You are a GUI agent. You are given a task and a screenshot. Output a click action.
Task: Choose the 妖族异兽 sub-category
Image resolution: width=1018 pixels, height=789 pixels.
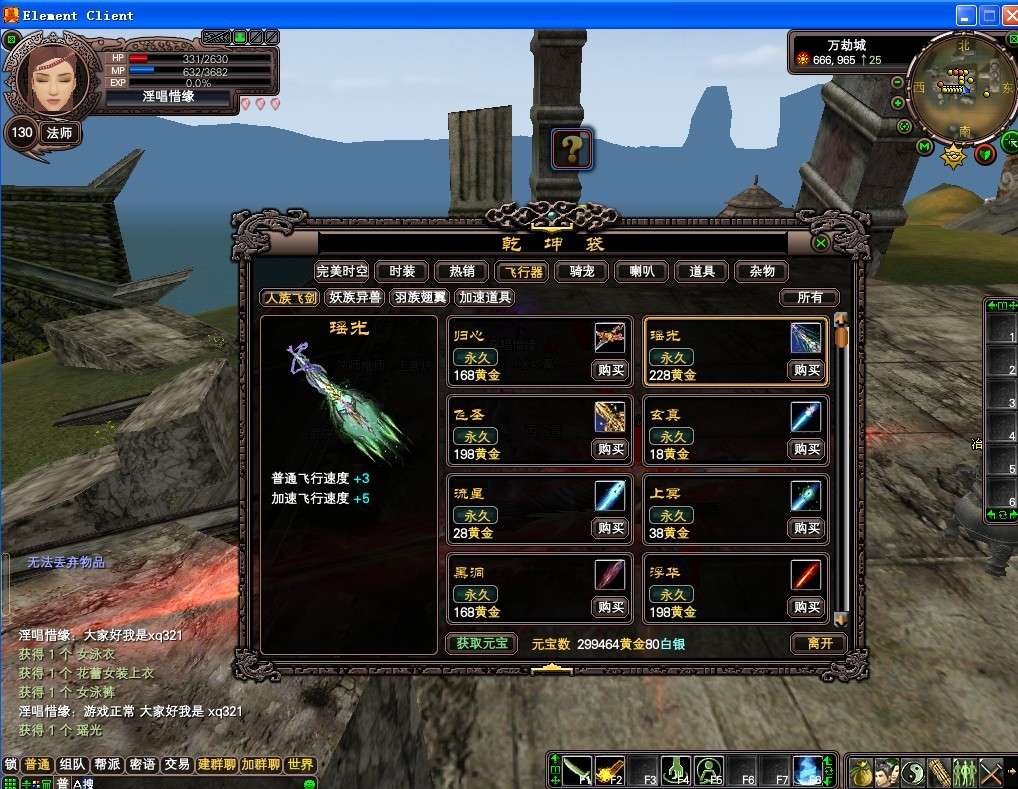355,297
